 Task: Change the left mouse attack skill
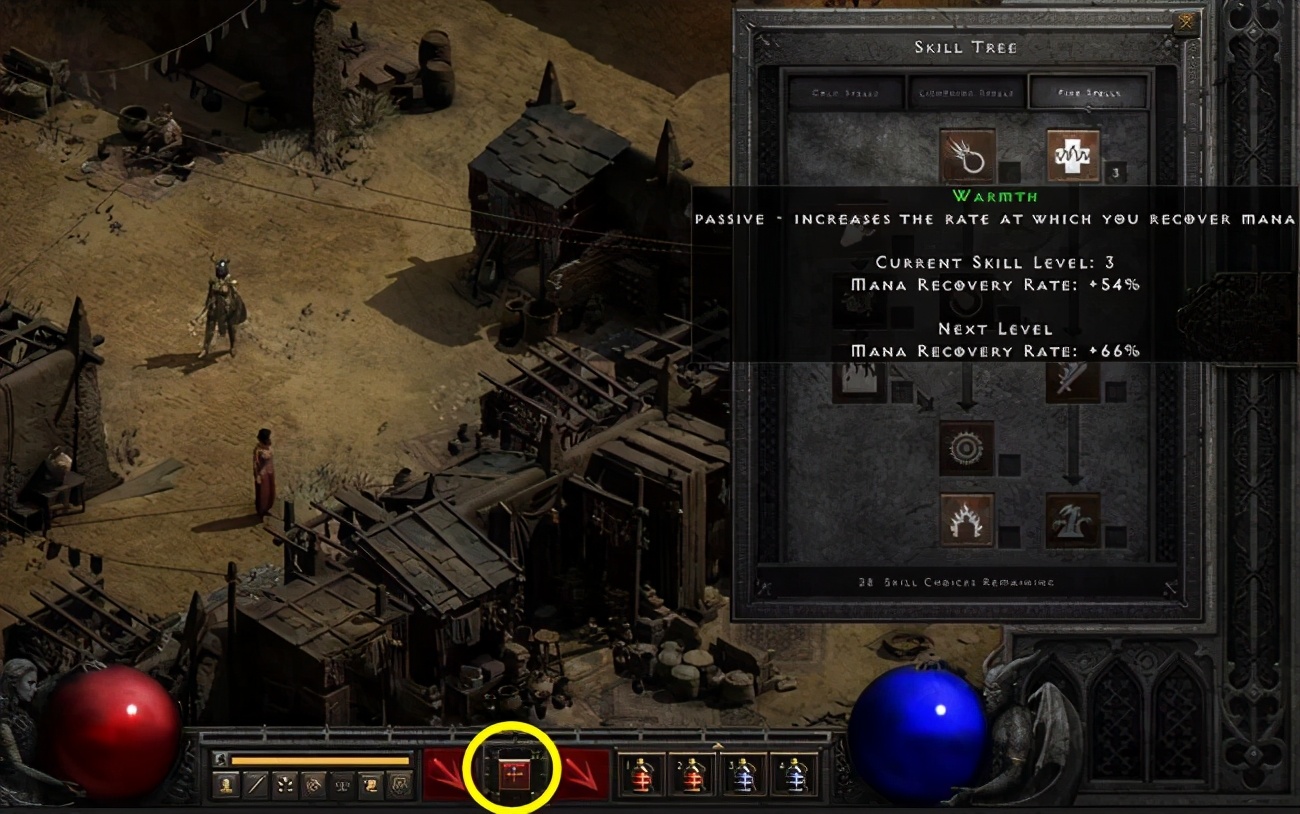click(x=450, y=773)
